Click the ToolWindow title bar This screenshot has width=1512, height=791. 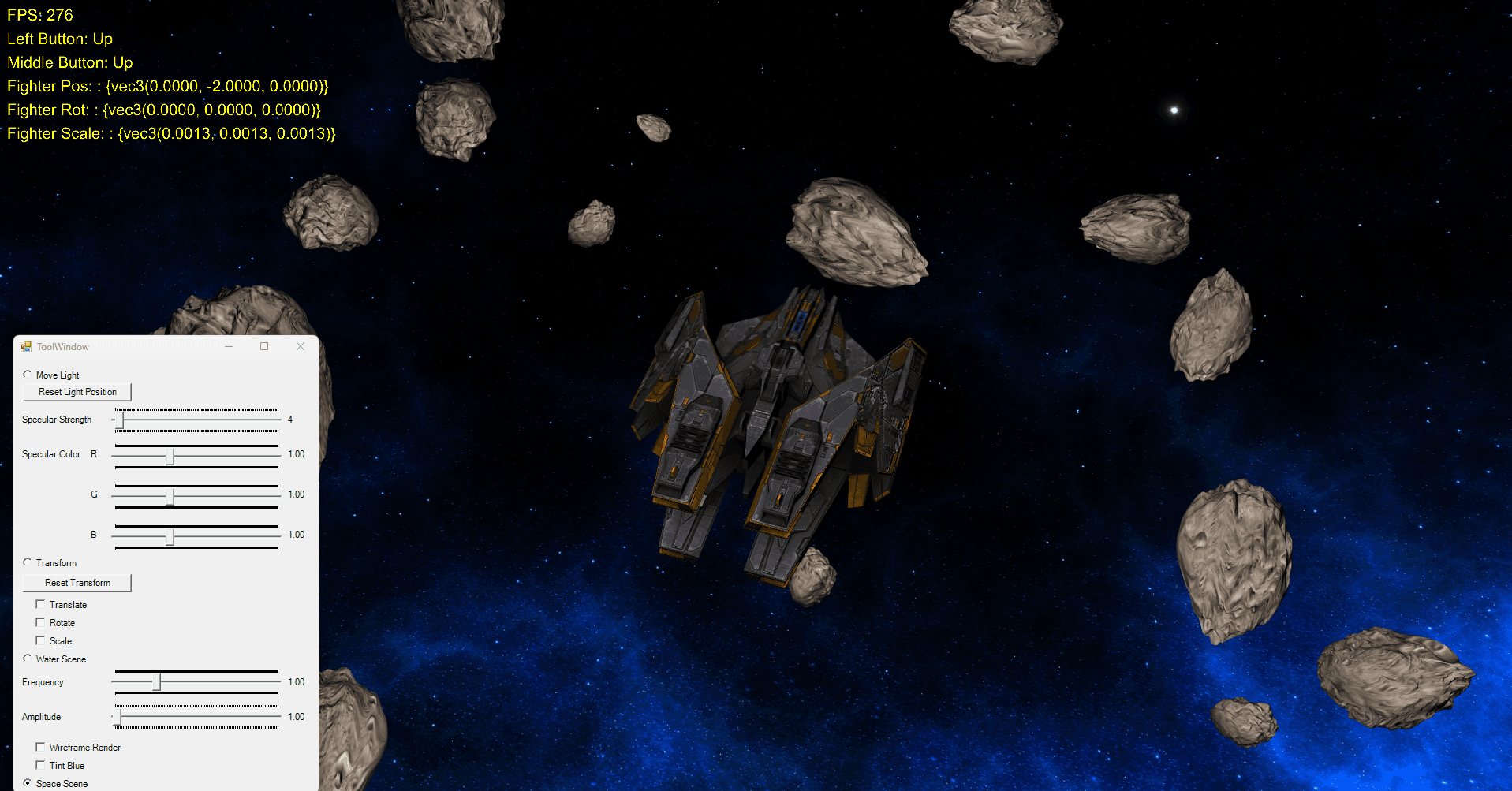[142, 345]
